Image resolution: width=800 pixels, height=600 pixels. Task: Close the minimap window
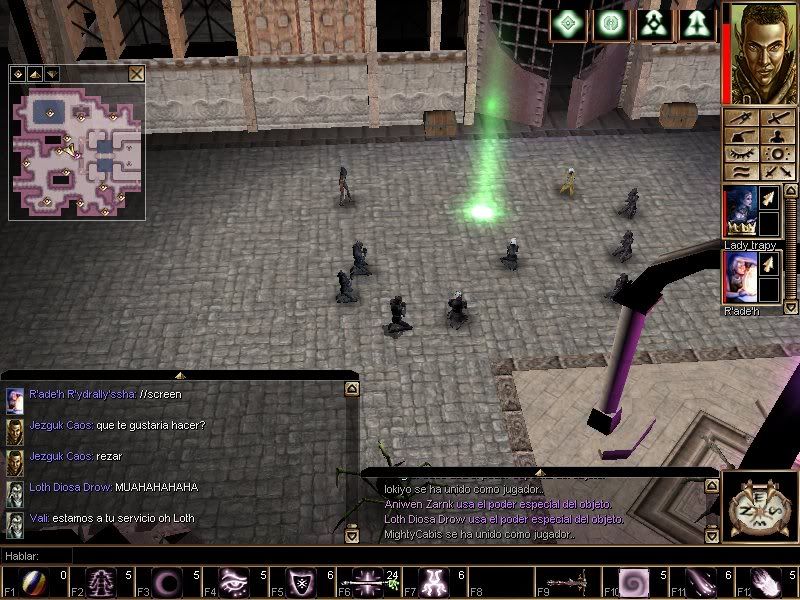(x=136, y=73)
